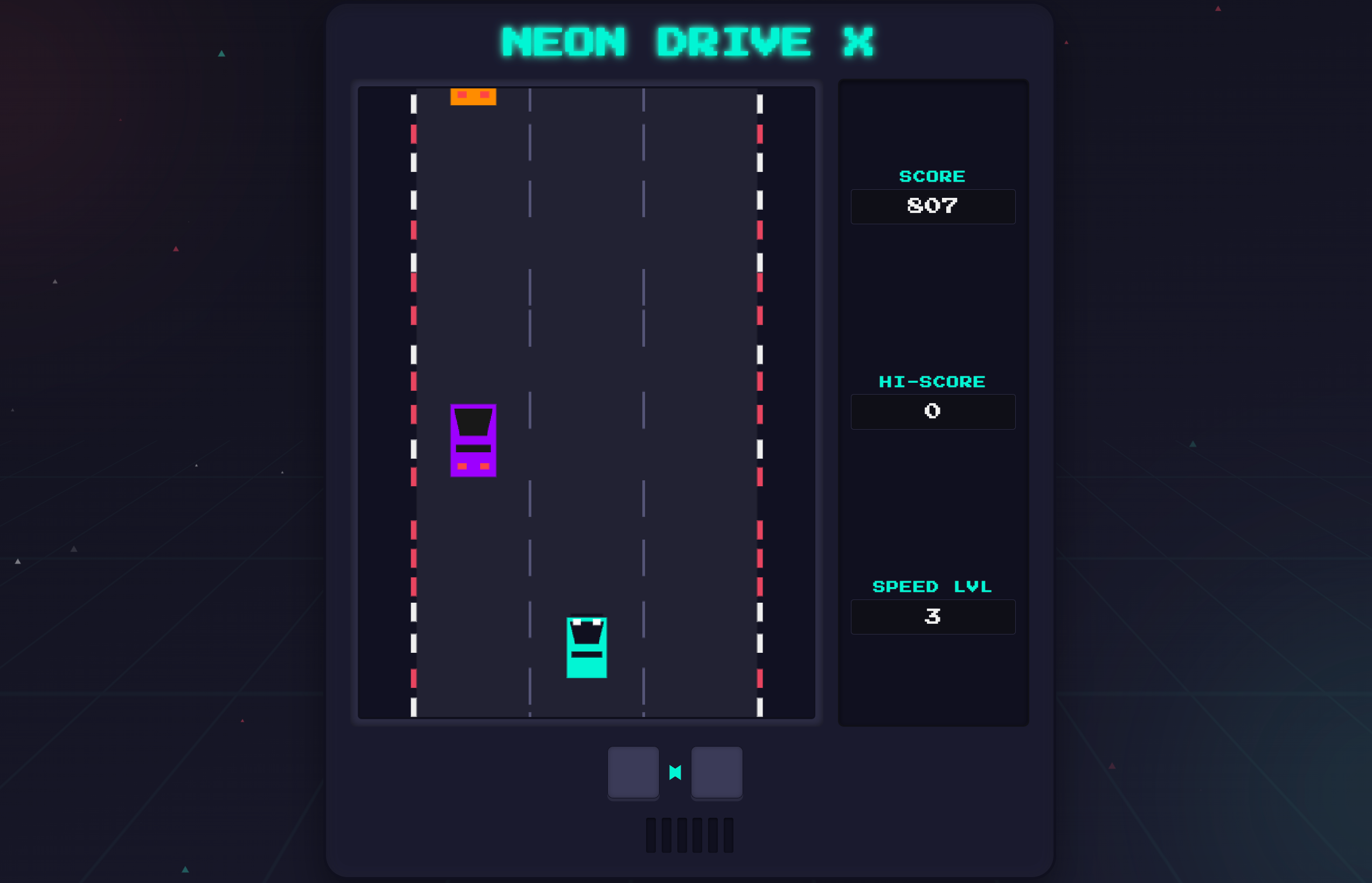Click the orange obstacle at the top lane

click(x=473, y=98)
